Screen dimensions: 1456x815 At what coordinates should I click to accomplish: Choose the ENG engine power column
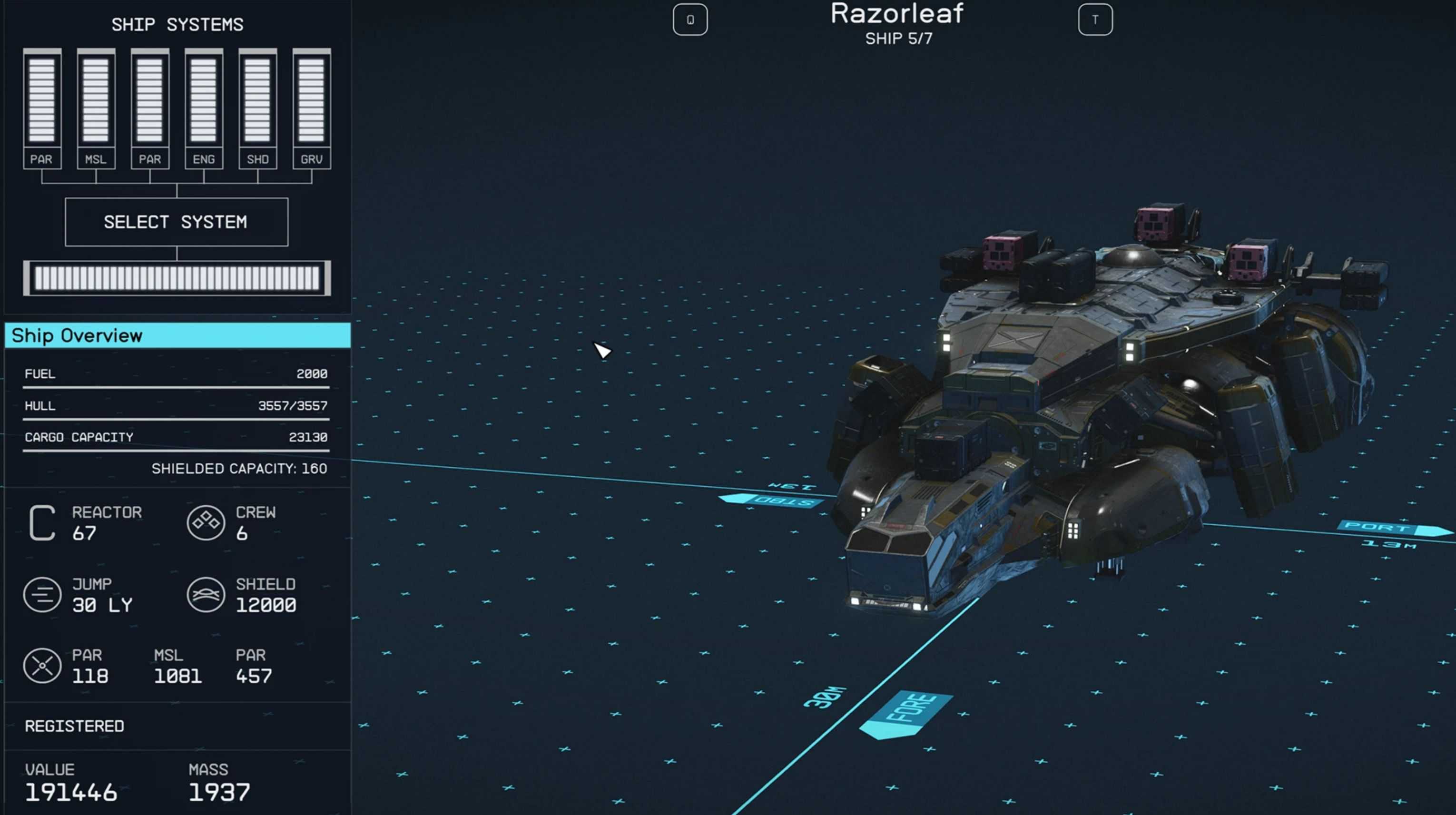coord(204,108)
